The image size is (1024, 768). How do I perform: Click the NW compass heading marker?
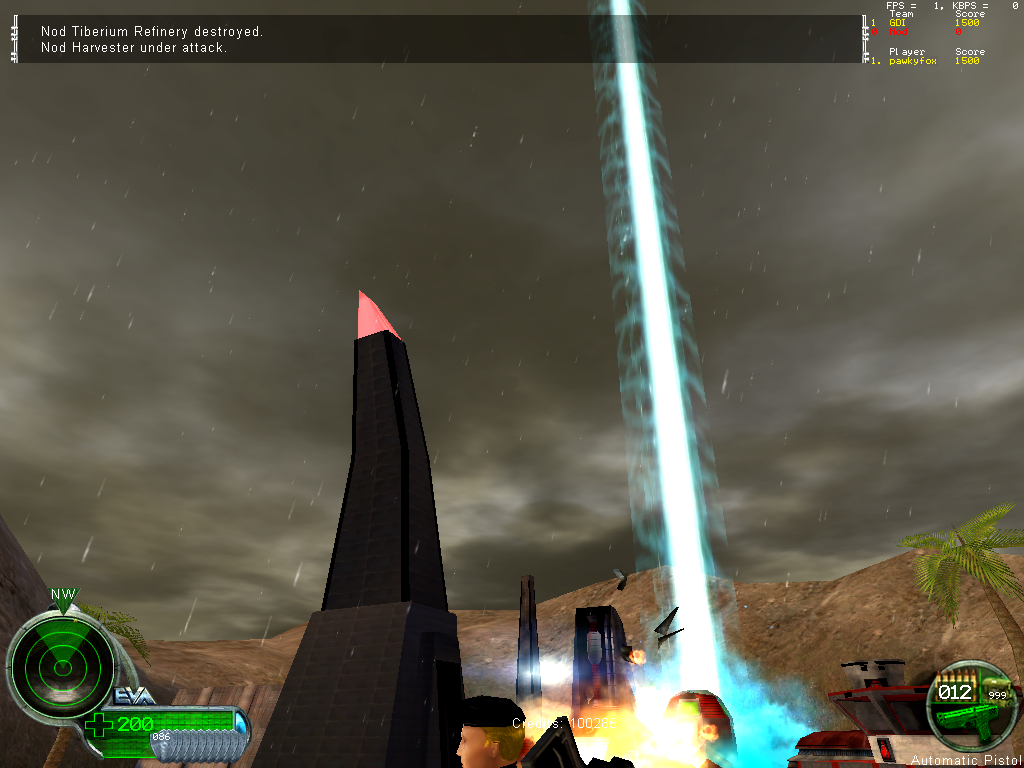click(x=64, y=594)
